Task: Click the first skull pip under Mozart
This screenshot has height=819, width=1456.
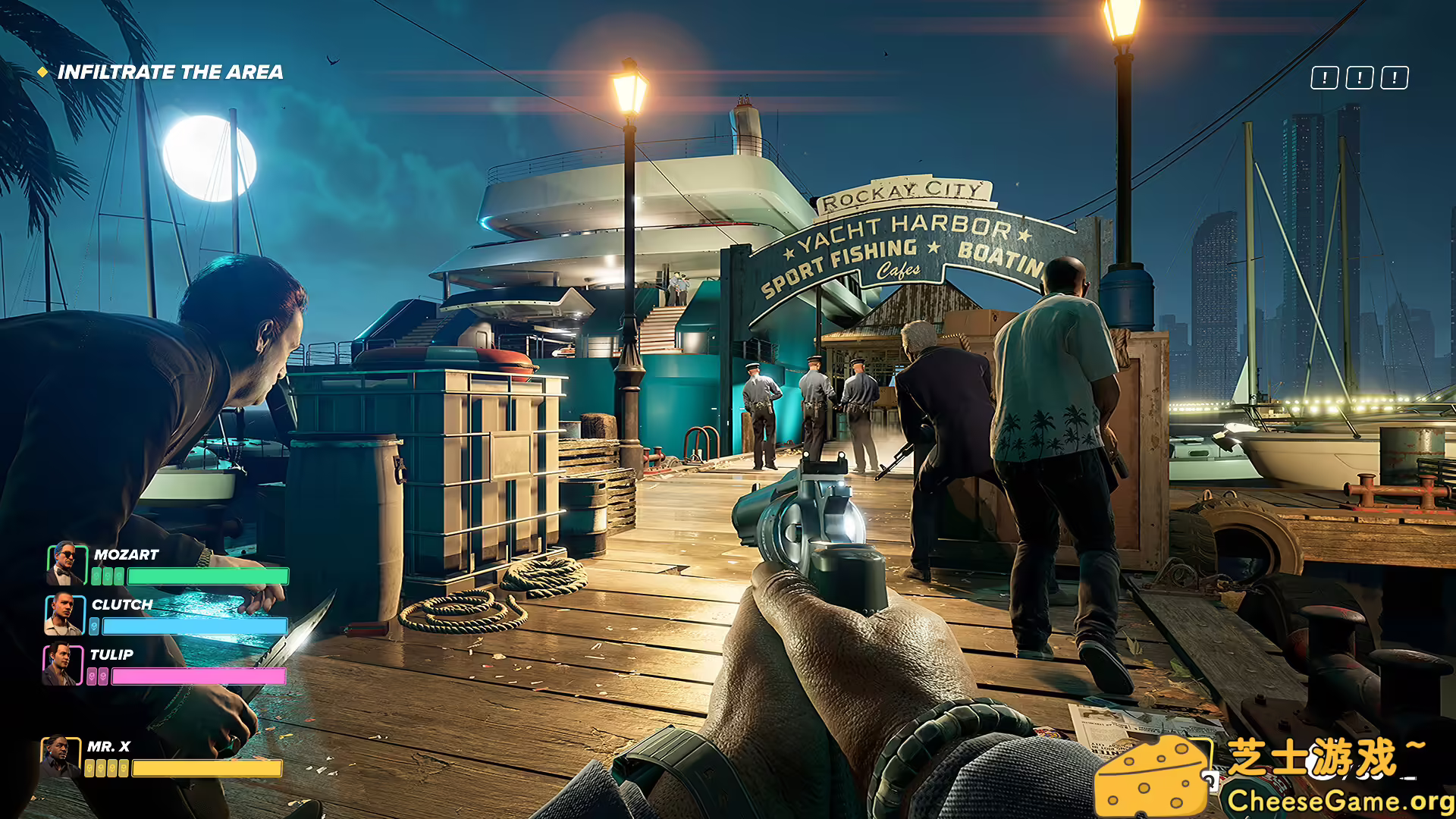Action: 96,575
